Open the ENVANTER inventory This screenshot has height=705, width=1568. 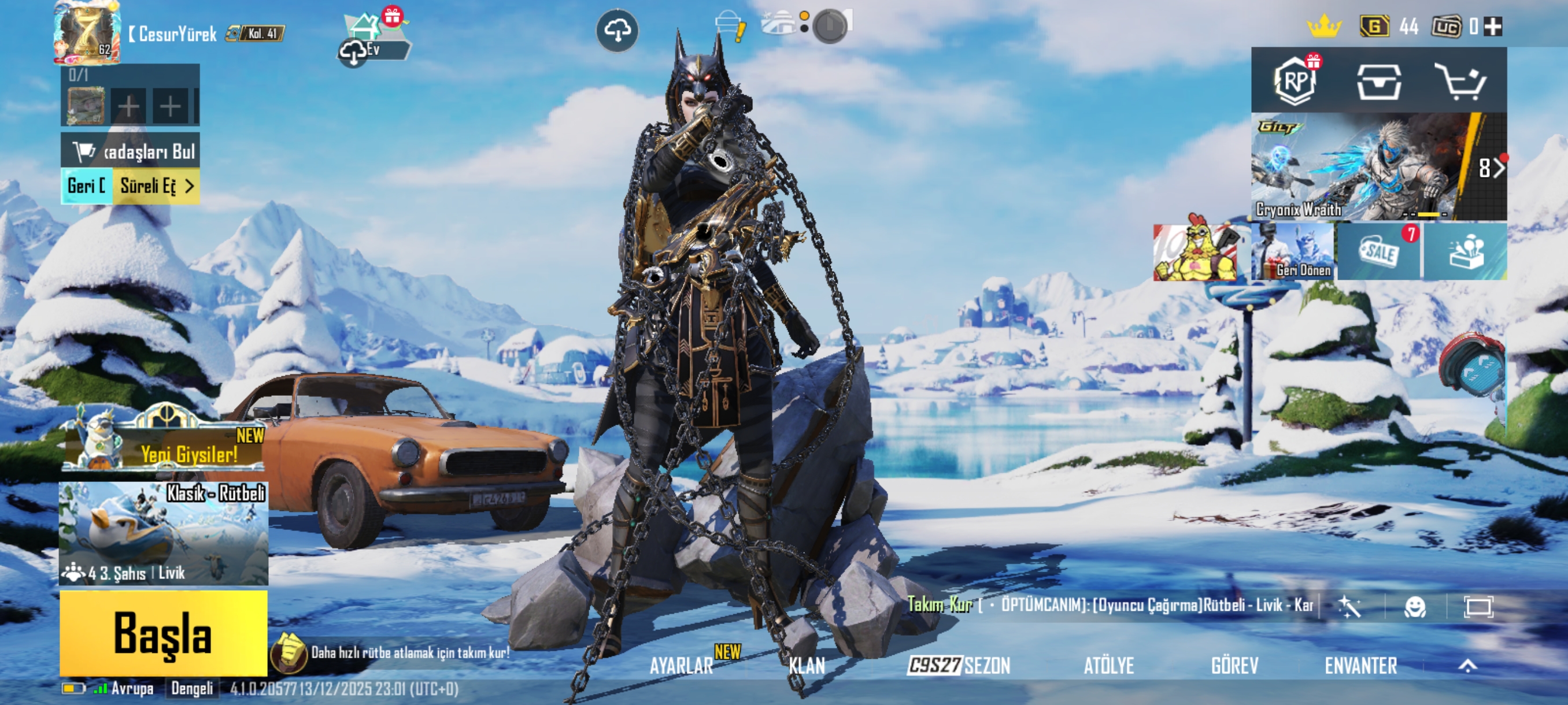[1360, 666]
